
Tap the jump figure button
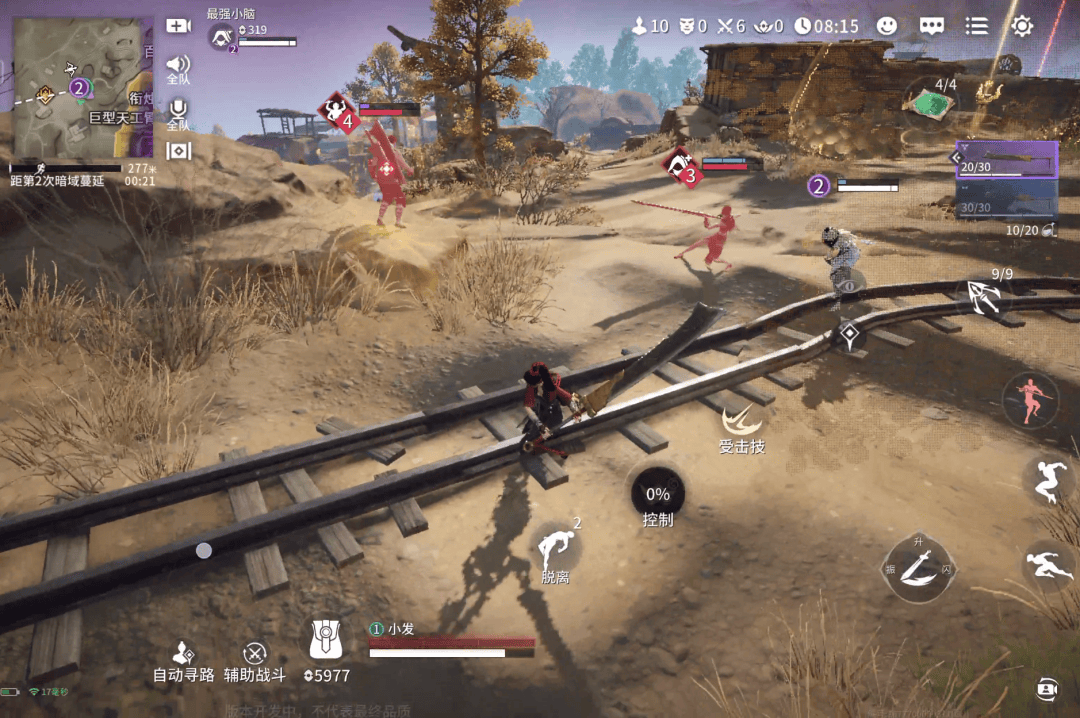[1048, 482]
